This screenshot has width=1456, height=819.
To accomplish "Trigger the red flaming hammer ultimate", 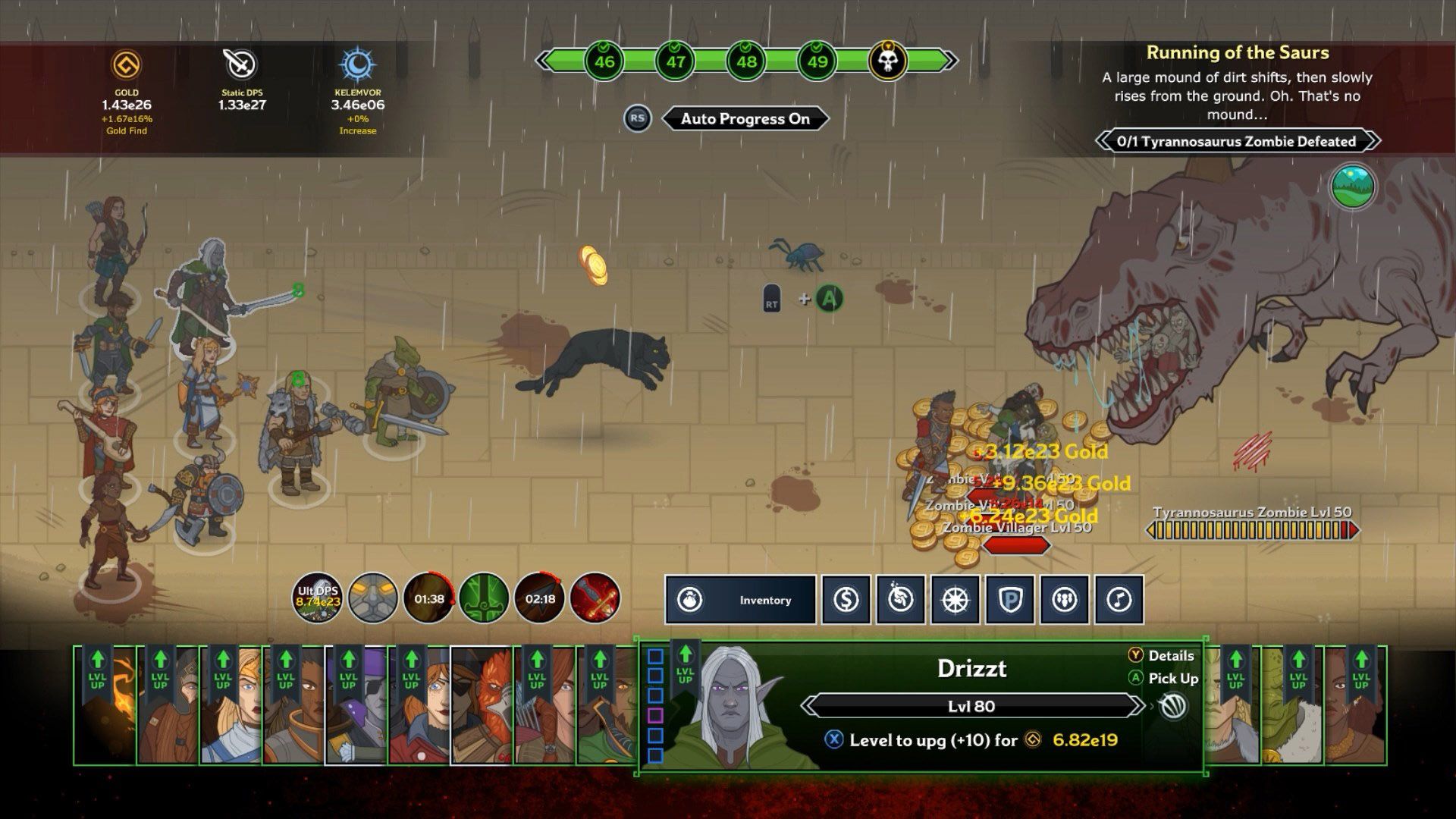I will [x=595, y=598].
